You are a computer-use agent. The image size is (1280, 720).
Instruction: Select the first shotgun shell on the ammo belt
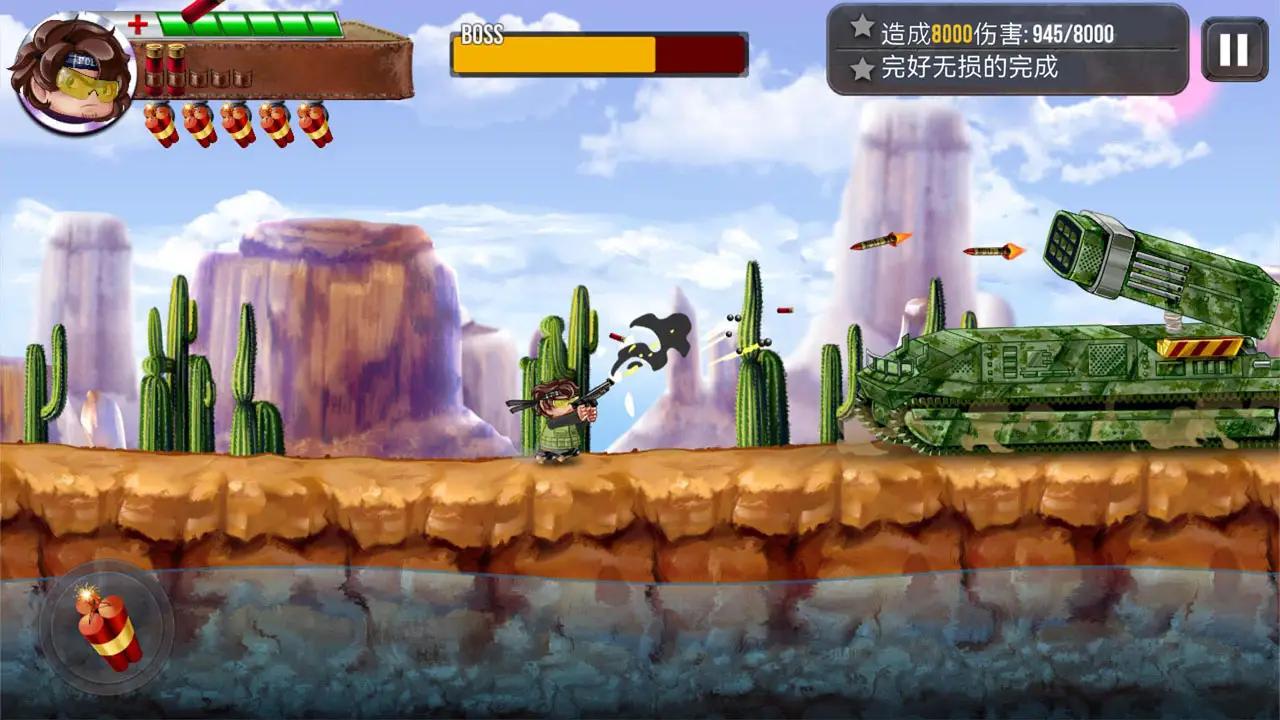point(154,68)
